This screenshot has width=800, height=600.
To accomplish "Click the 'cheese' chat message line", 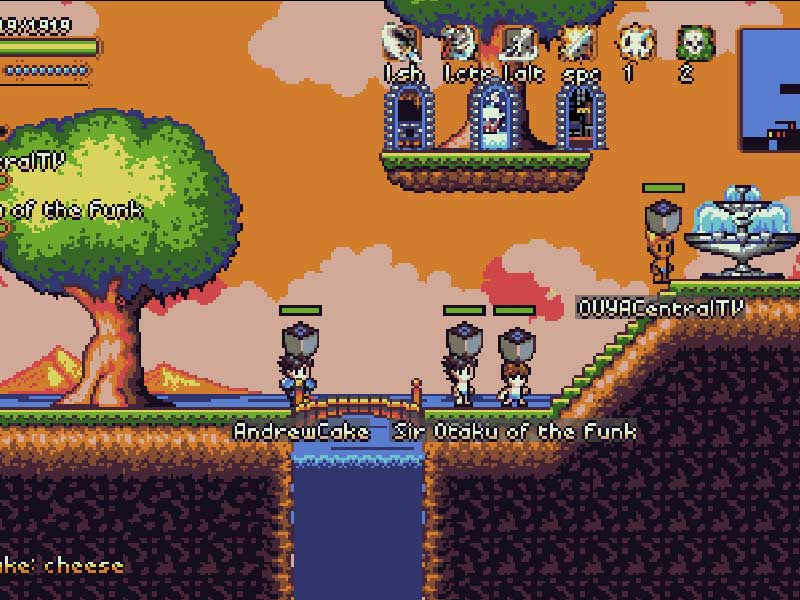I will pyautogui.click(x=62, y=565).
